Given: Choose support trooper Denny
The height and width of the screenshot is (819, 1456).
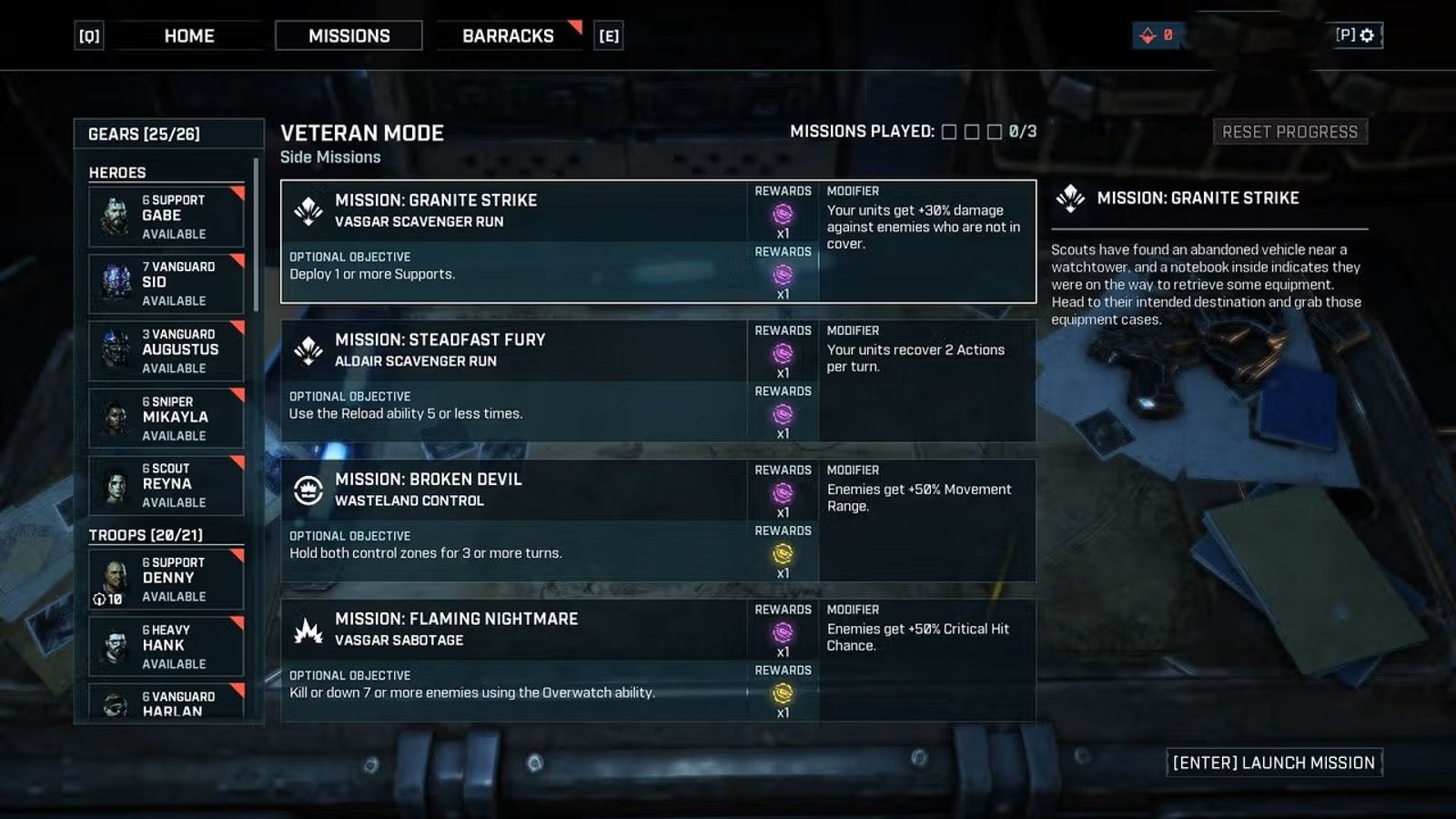Looking at the screenshot, I should (x=167, y=579).
